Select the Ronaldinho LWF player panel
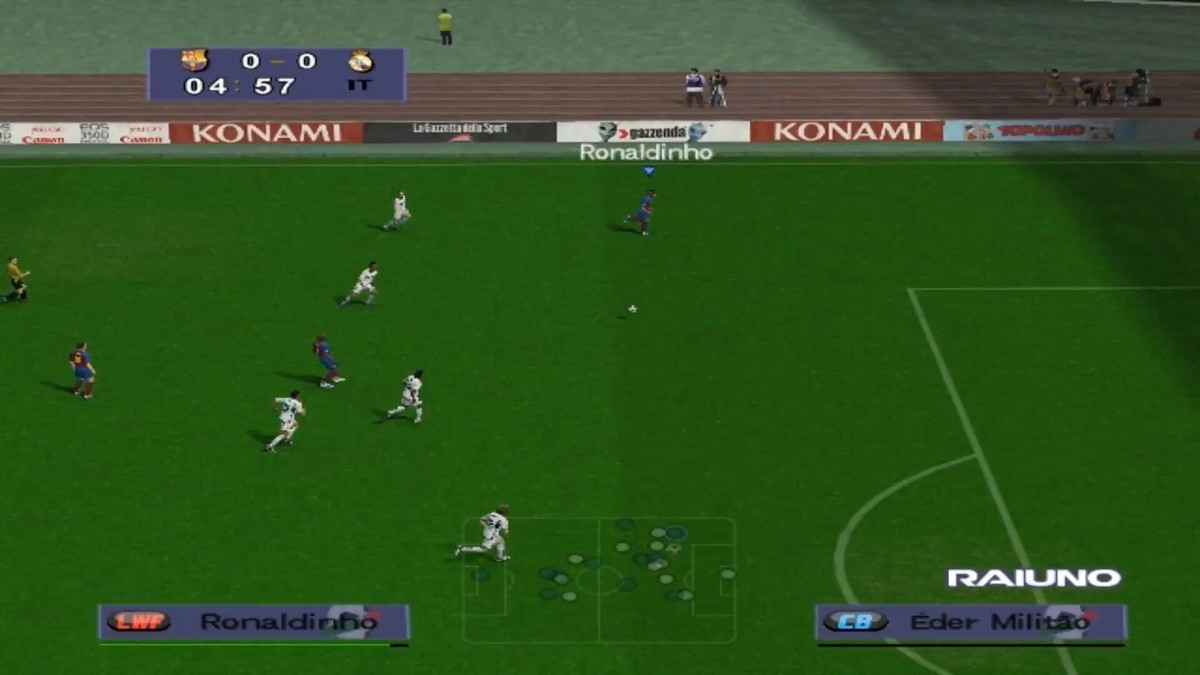Screen dimensions: 1200x675 point(254,622)
